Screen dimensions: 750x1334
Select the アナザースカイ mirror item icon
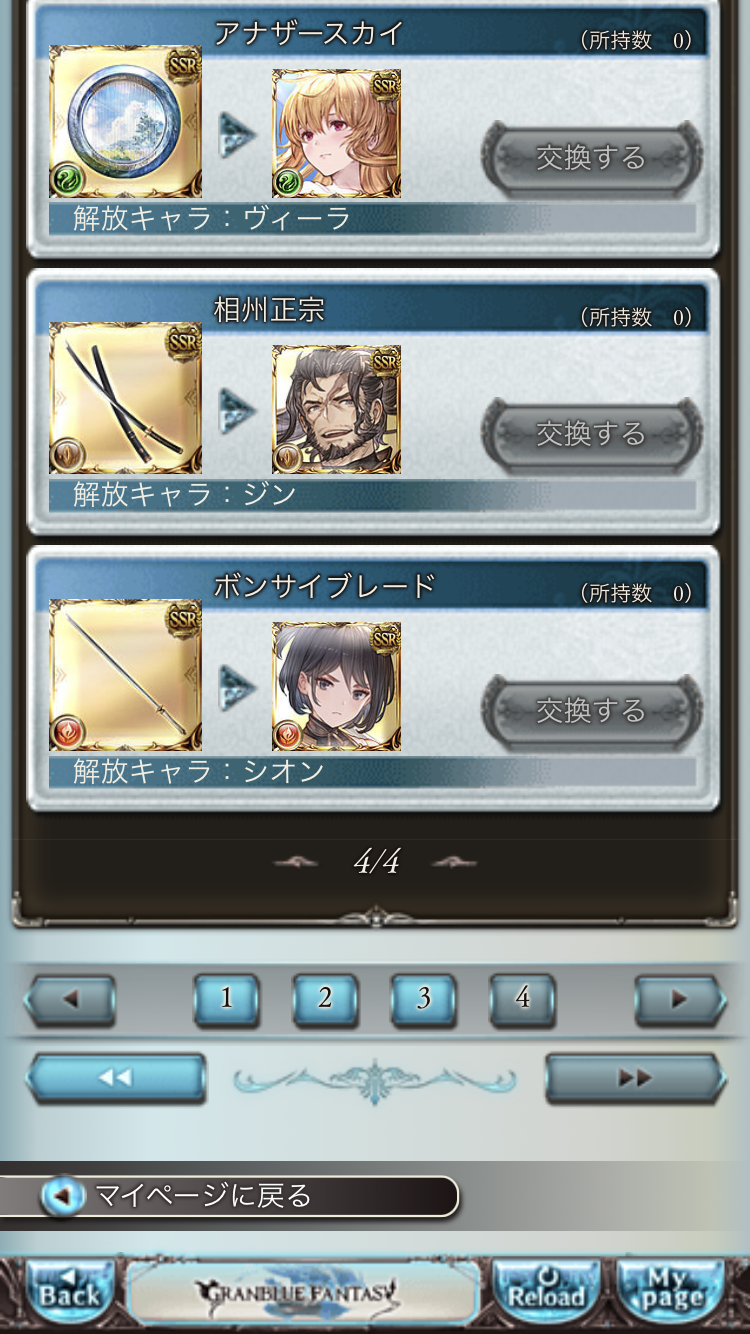coord(125,122)
